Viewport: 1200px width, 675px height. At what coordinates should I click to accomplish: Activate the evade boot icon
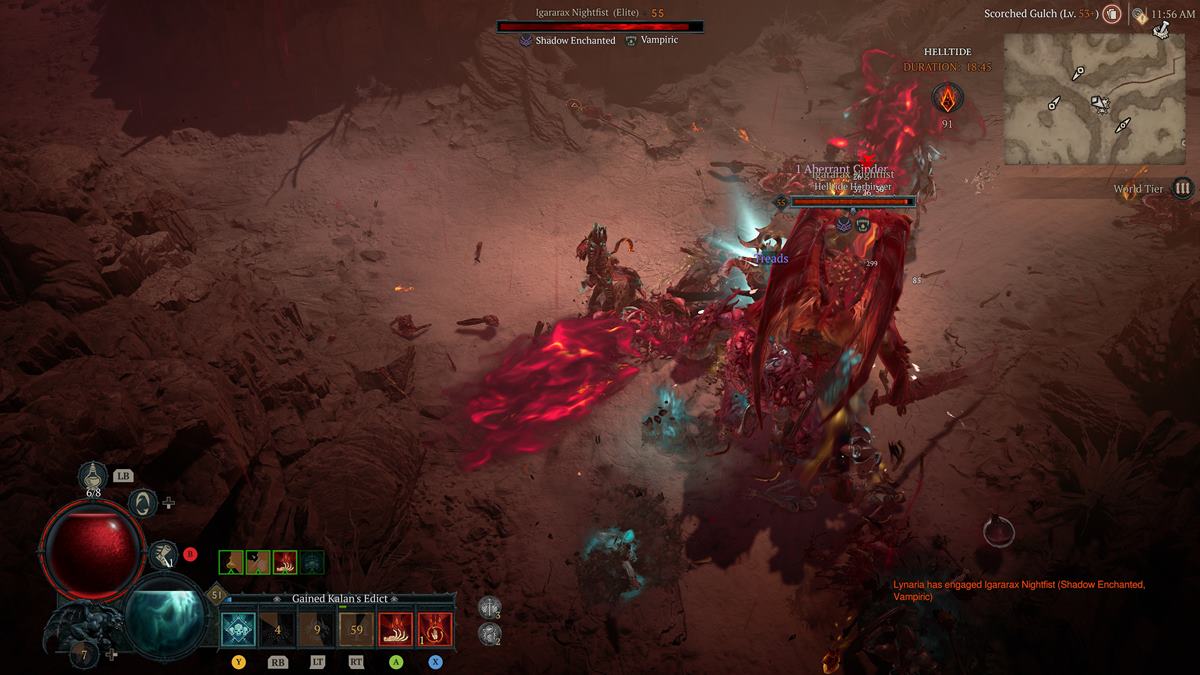[x=160, y=553]
